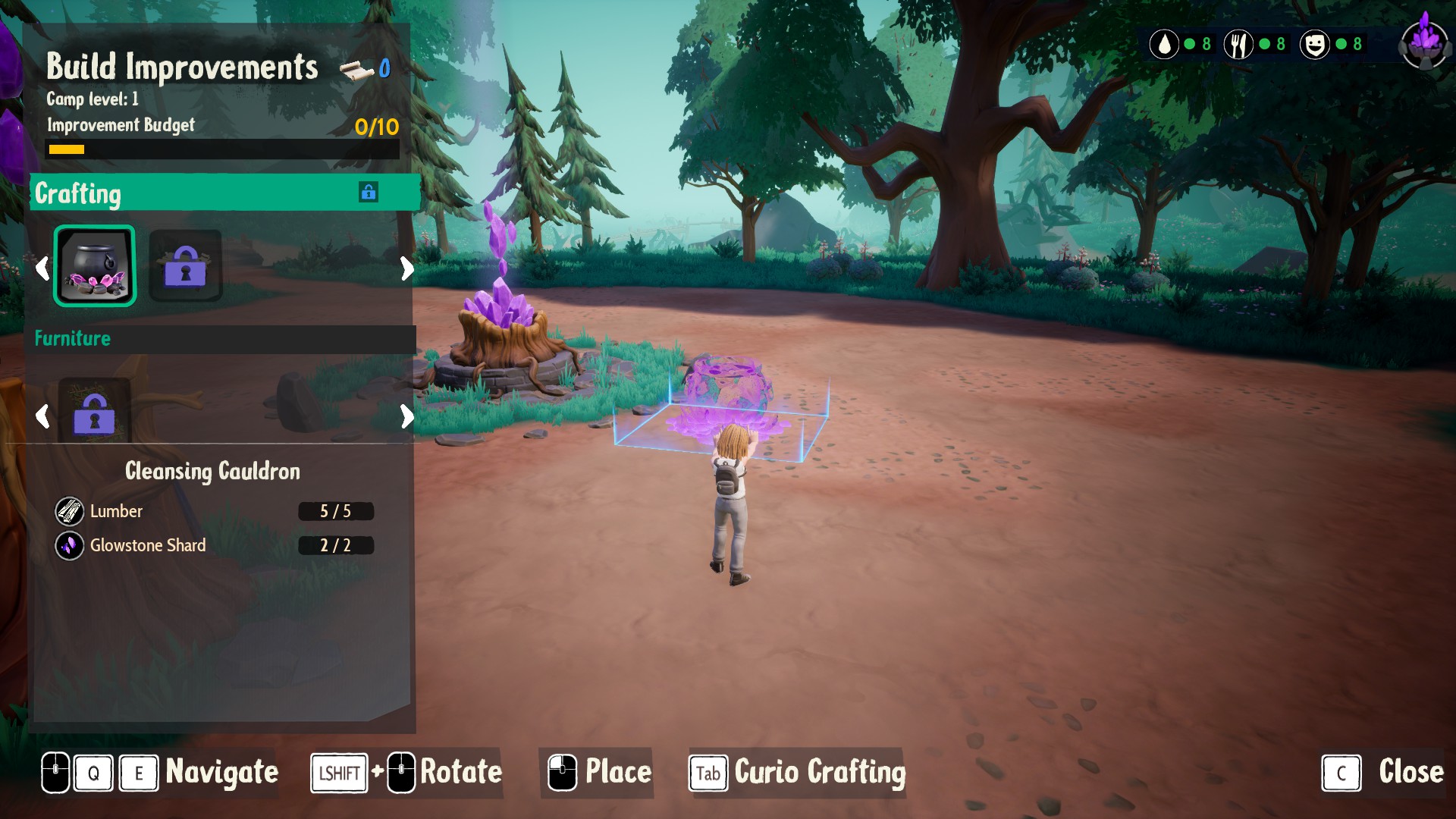Click the right arrow in the Furniture row

(x=407, y=416)
